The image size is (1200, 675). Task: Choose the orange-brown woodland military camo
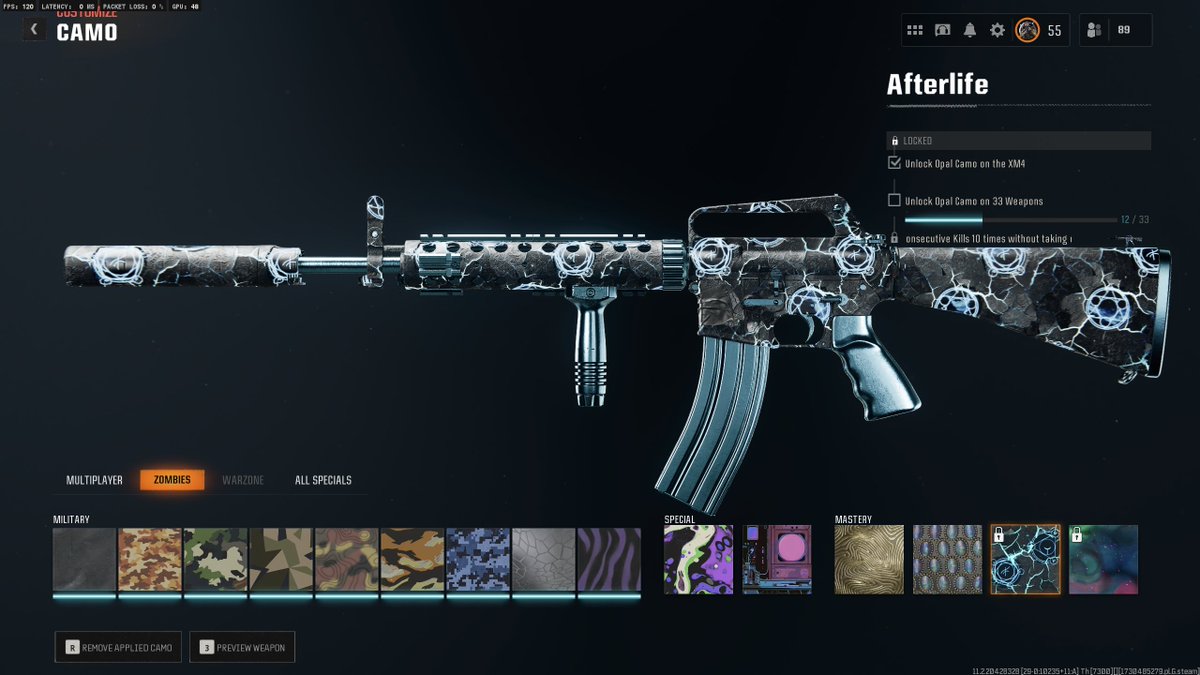(150, 559)
